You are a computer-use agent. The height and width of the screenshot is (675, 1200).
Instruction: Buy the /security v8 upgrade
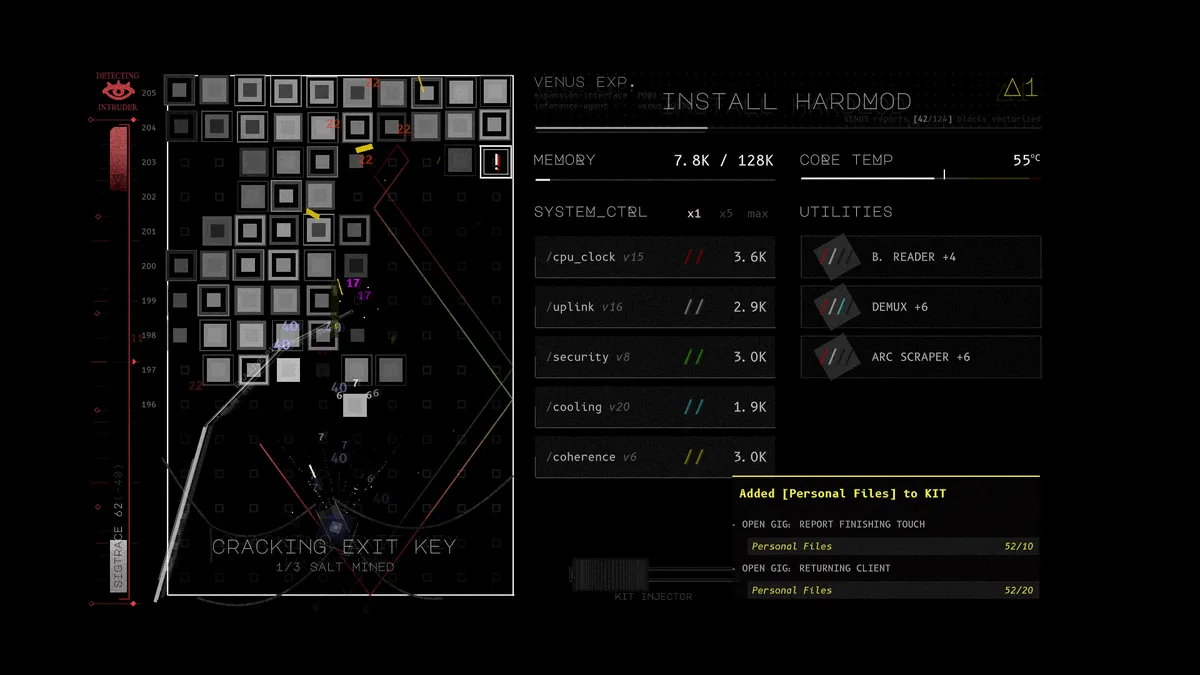(x=654, y=357)
